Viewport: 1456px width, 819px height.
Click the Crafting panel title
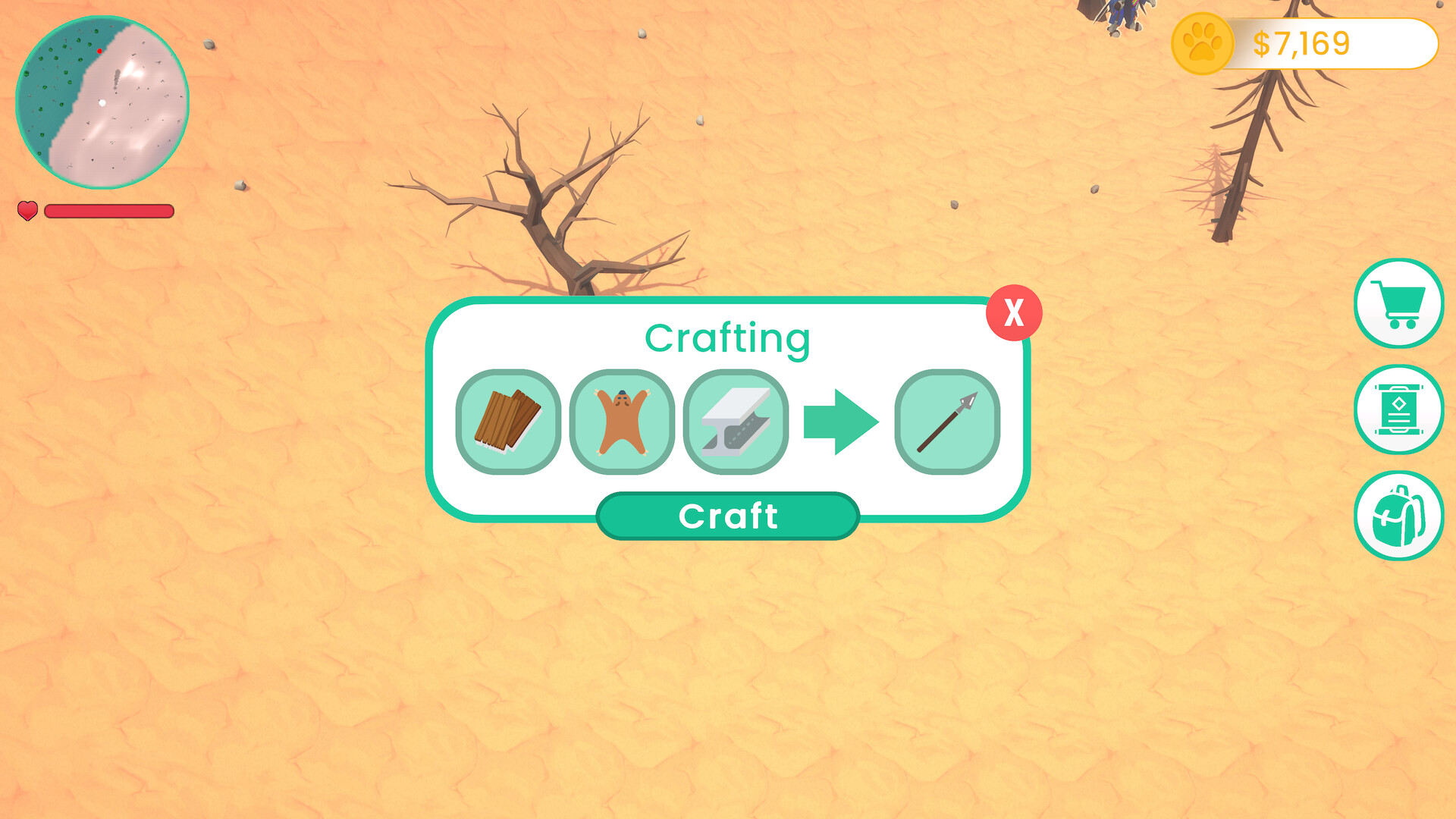coord(727,338)
